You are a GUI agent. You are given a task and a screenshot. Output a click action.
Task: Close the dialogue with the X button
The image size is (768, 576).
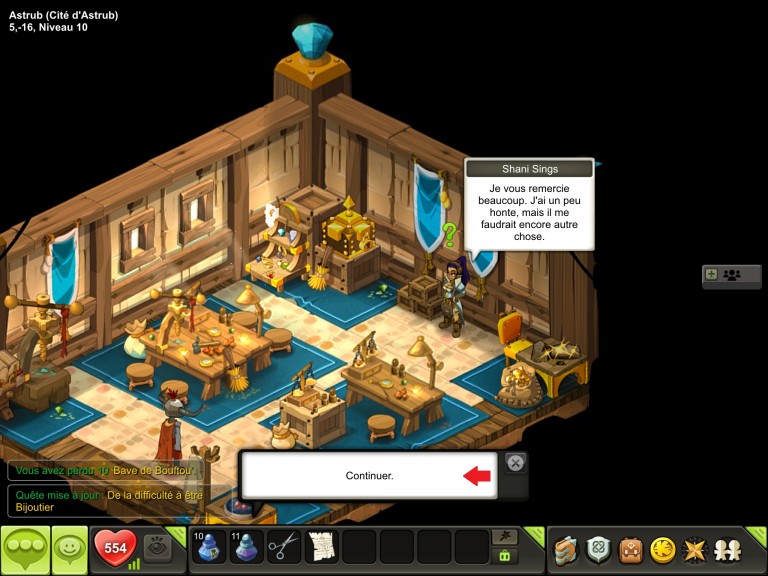coord(514,462)
